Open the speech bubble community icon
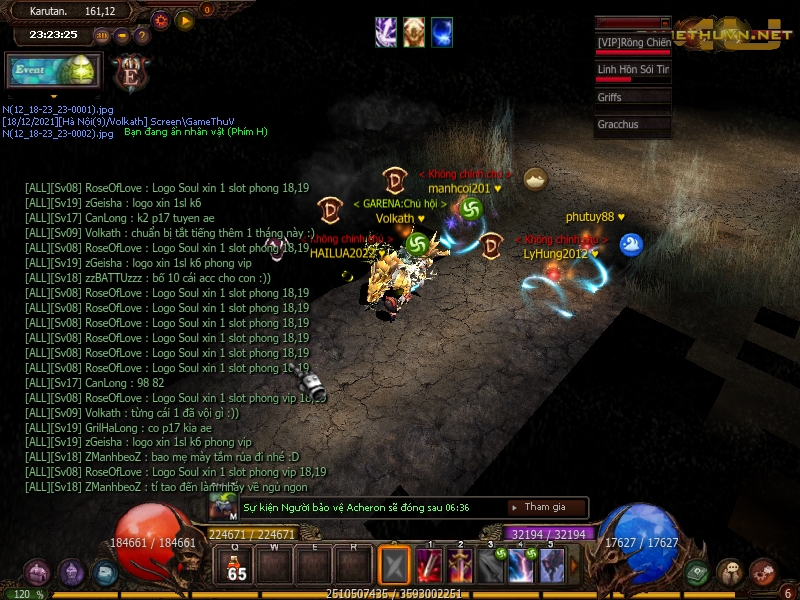The height and width of the screenshot is (600, 800). pyautogui.click(x=730, y=573)
